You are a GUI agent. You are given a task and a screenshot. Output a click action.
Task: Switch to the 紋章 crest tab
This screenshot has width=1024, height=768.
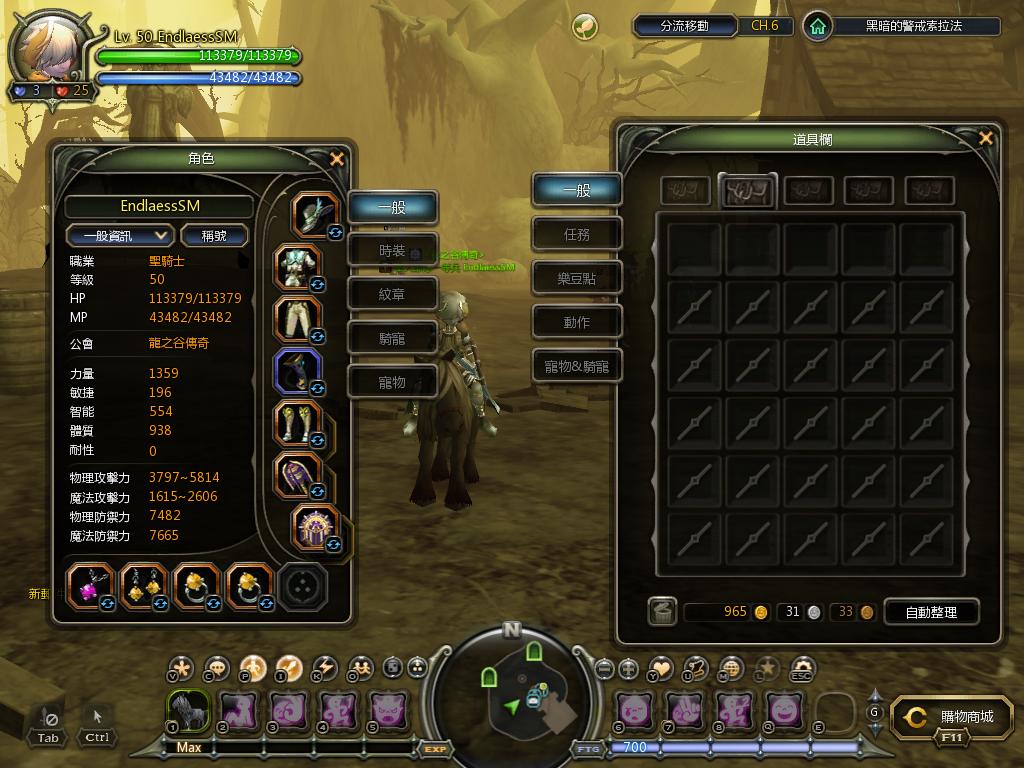tap(392, 295)
